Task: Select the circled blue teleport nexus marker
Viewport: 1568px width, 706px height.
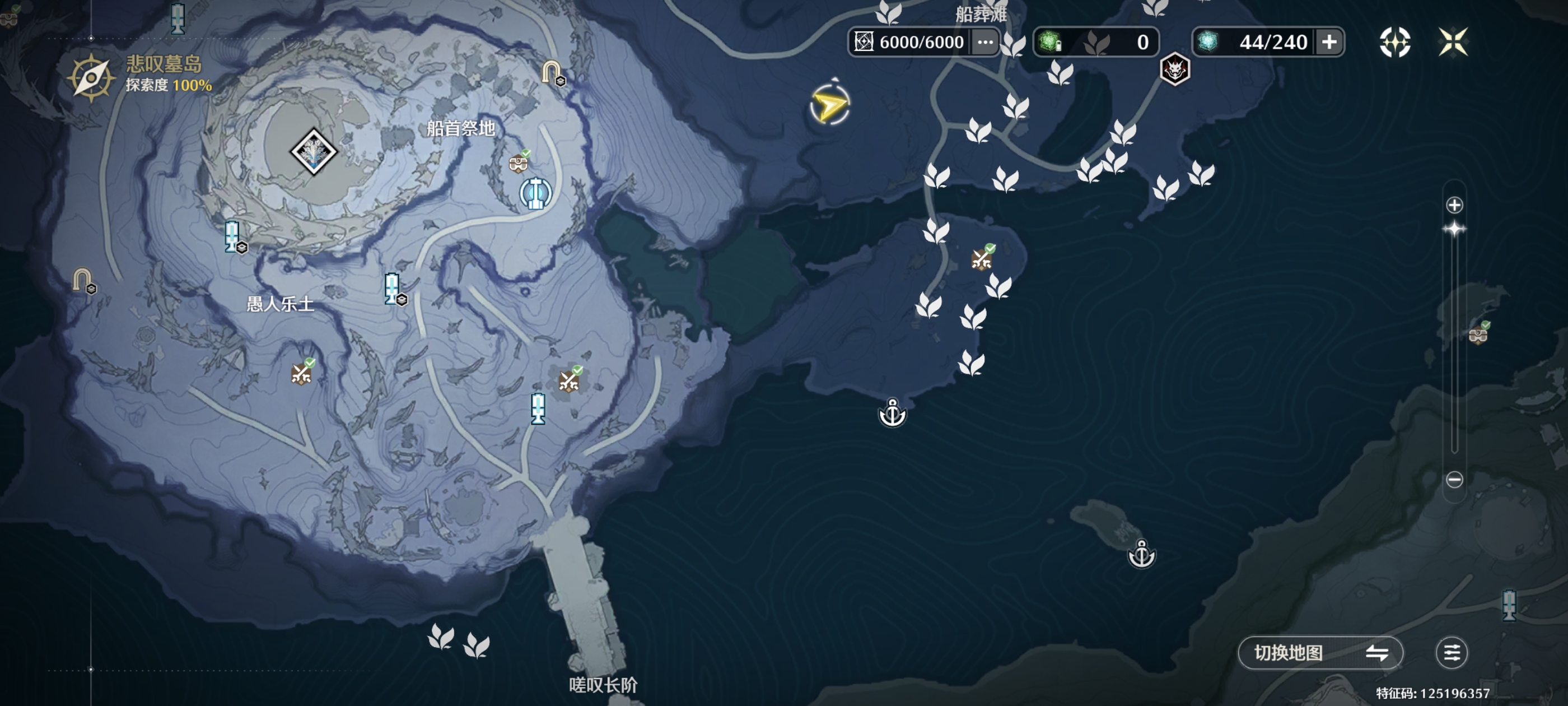Action: (536, 193)
